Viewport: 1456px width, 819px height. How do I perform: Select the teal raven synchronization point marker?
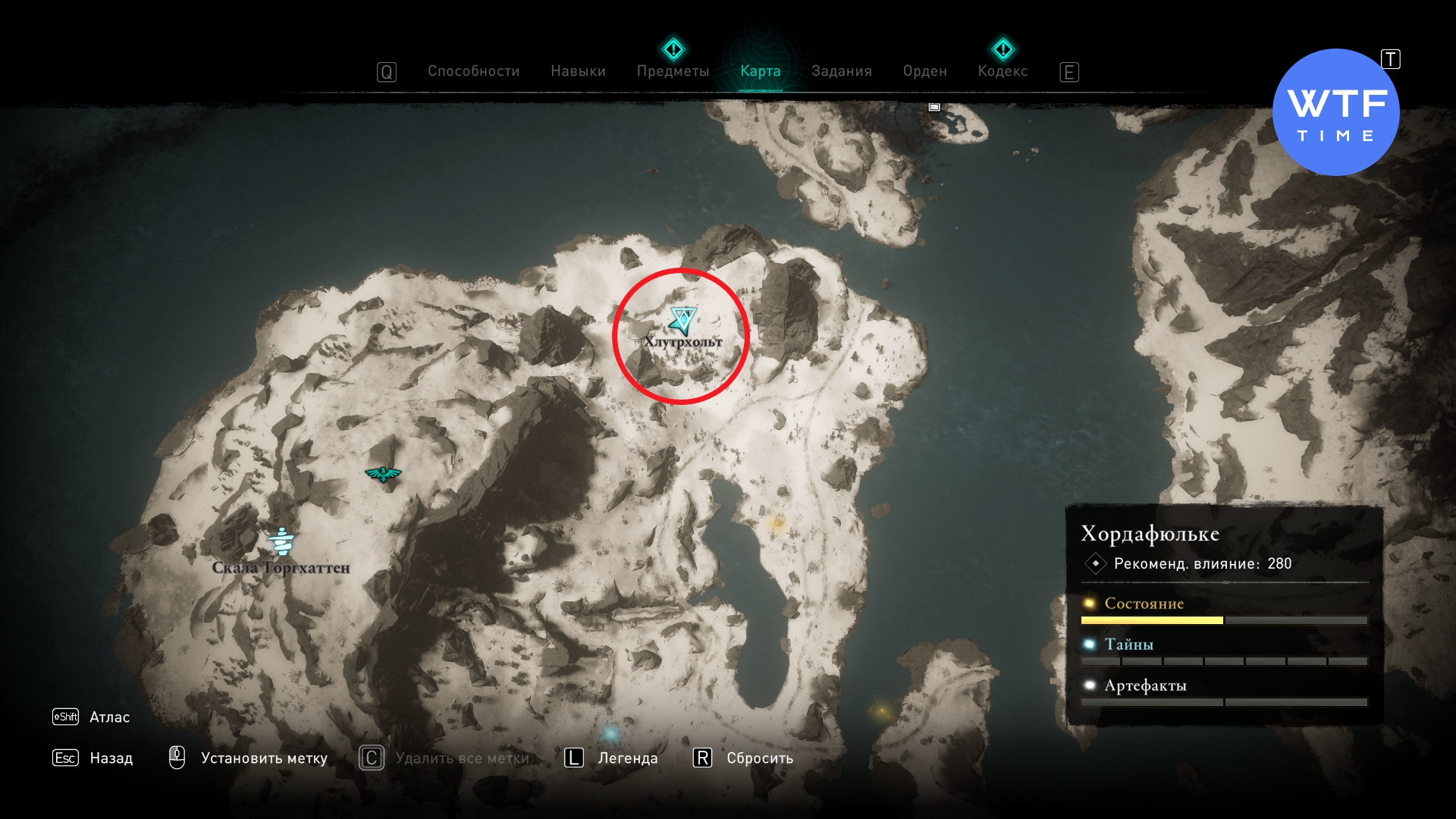coord(383,474)
